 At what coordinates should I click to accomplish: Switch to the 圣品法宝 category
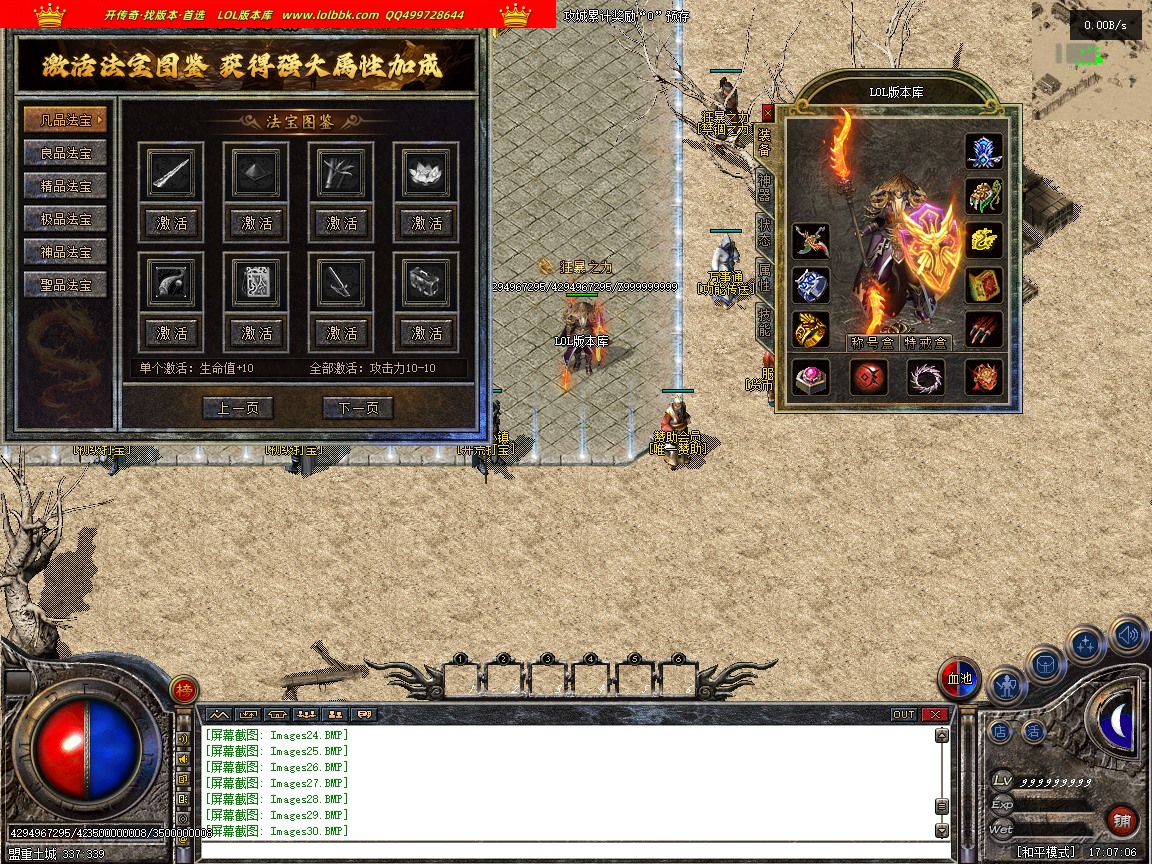65,285
